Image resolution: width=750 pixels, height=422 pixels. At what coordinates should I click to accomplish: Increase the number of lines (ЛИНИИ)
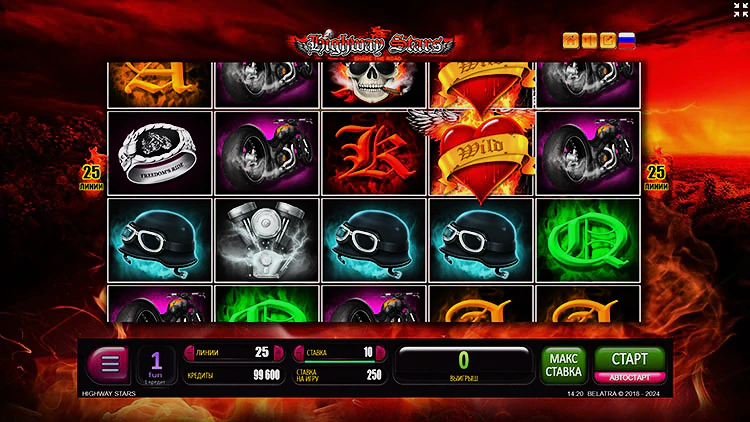(x=279, y=352)
